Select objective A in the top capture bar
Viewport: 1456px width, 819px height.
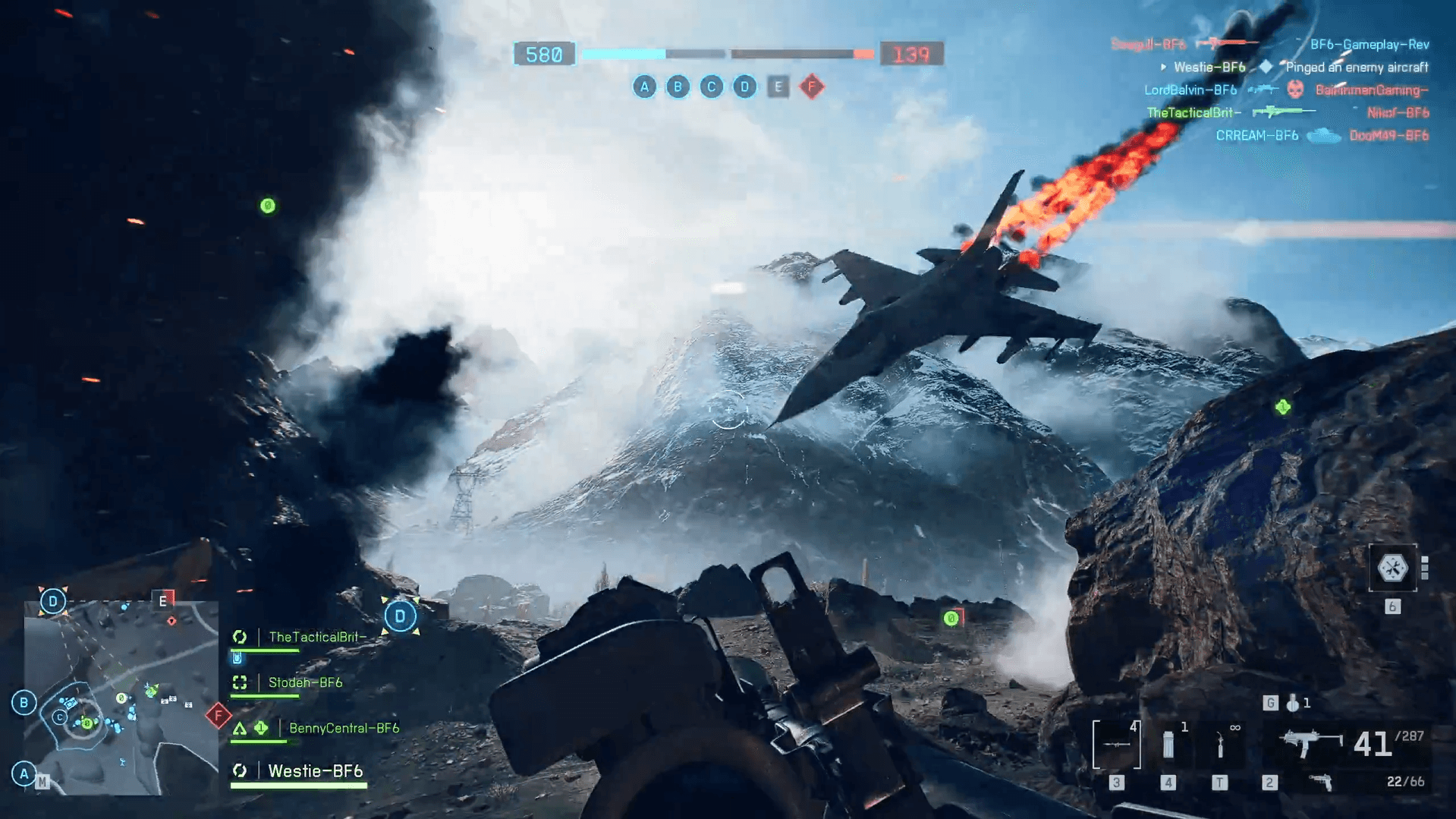(644, 87)
